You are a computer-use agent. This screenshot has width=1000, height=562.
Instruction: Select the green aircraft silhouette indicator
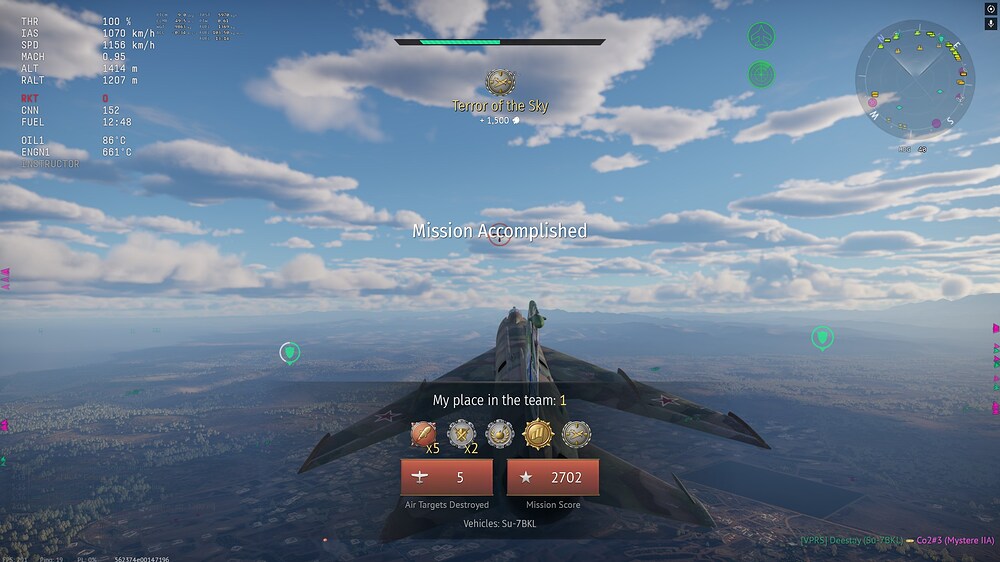coord(762,38)
